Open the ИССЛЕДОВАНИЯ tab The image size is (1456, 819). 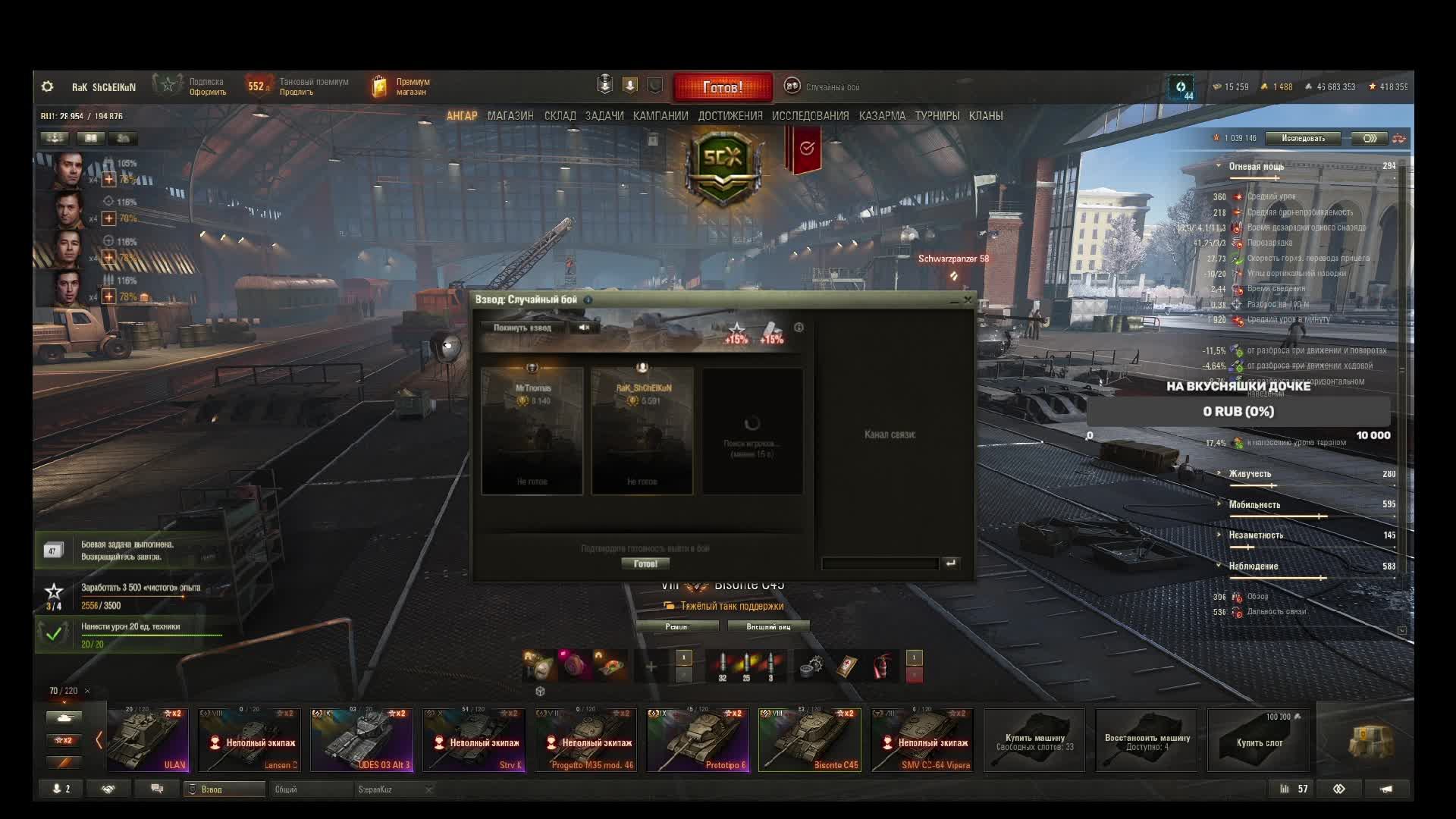click(810, 116)
